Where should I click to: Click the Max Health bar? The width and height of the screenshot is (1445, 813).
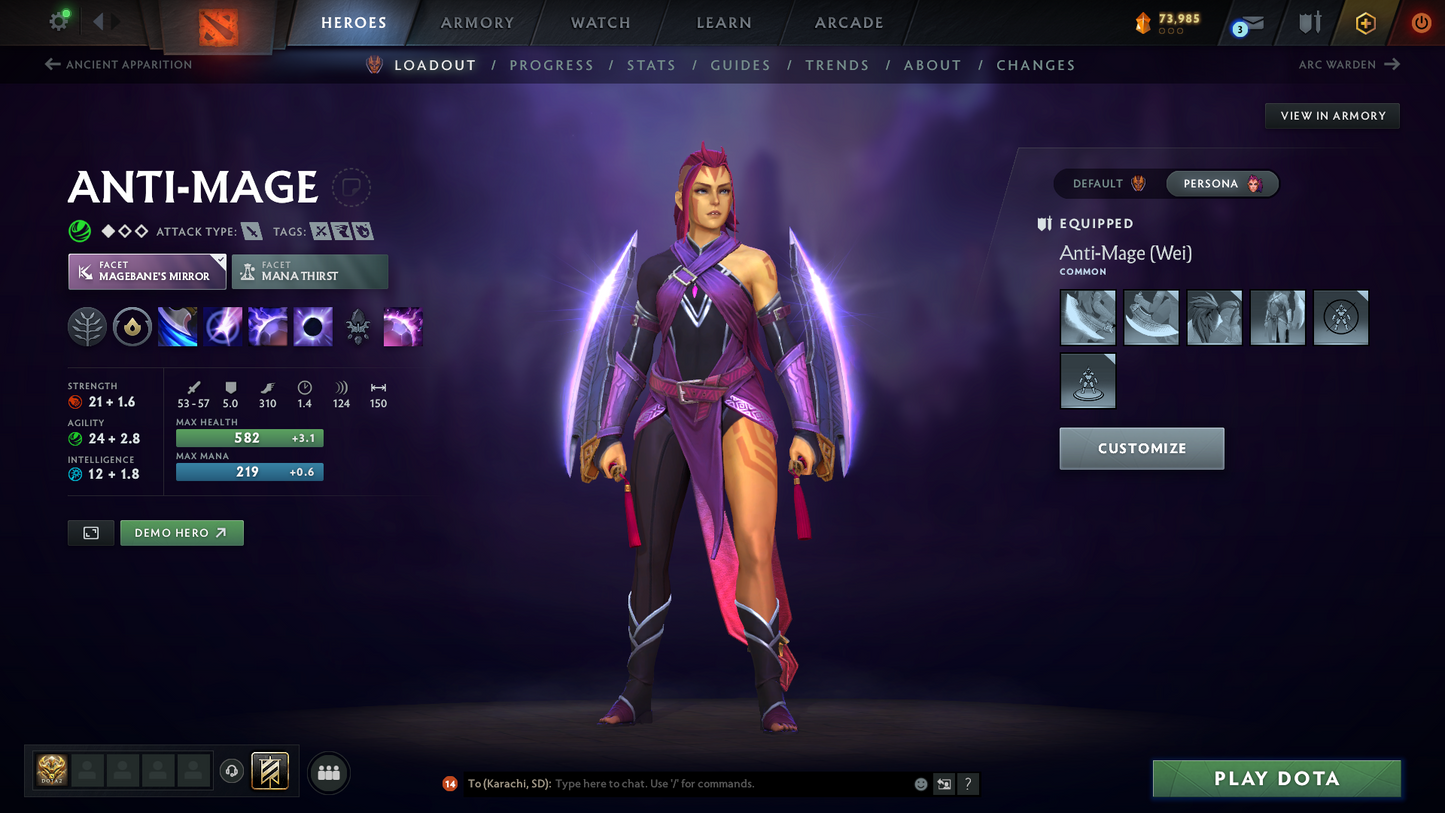pos(249,438)
